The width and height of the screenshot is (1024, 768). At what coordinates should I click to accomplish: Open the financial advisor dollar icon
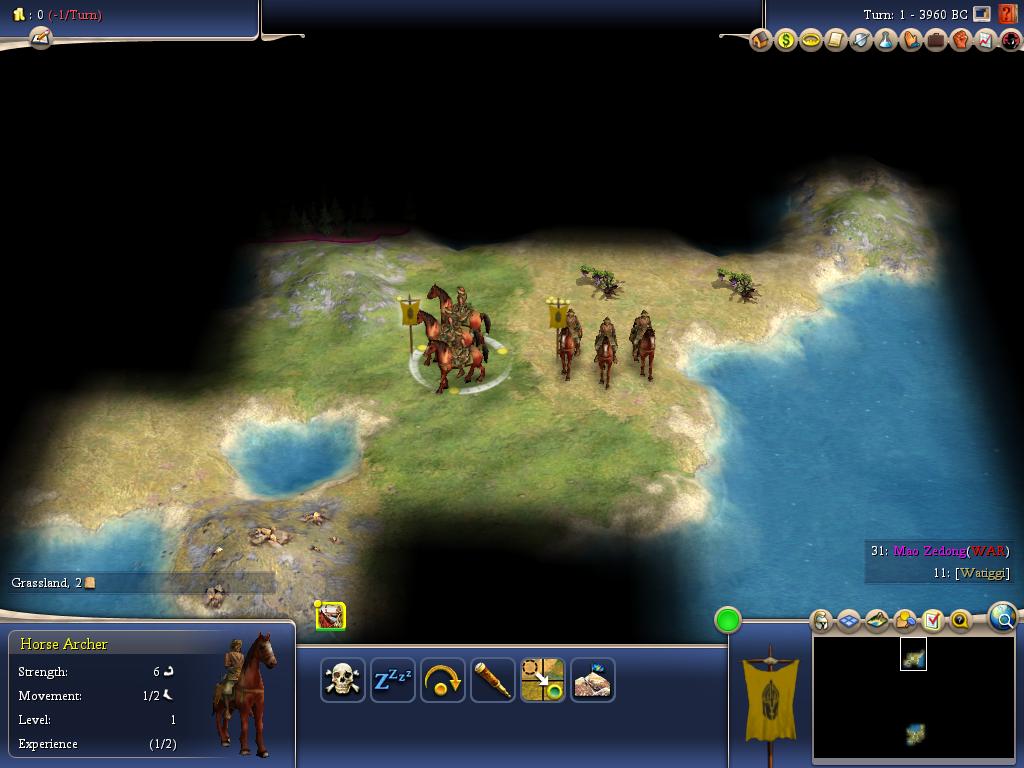click(x=786, y=40)
